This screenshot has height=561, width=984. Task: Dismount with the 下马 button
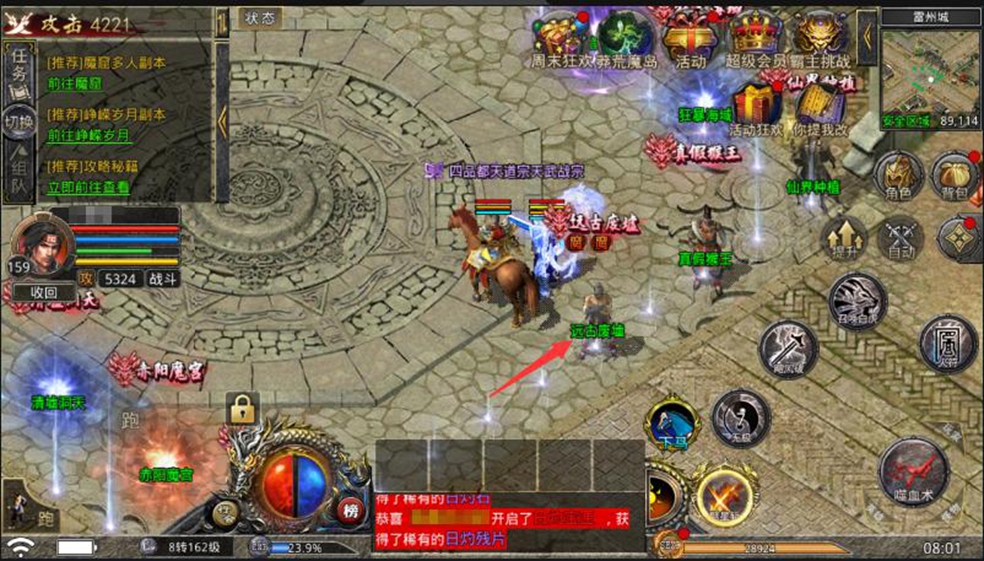click(x=671, y=423)
